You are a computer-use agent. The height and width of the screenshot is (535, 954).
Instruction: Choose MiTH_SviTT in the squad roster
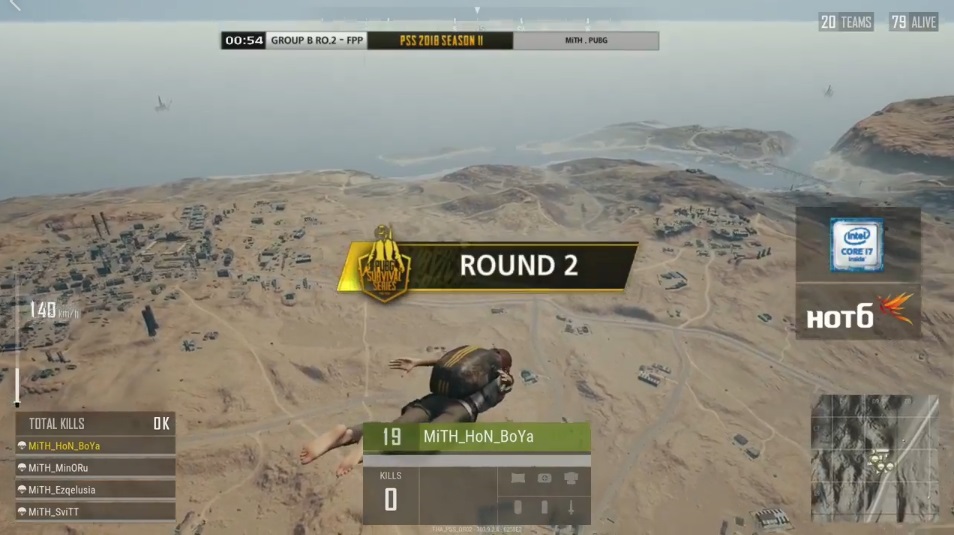[x=95, y=512]
